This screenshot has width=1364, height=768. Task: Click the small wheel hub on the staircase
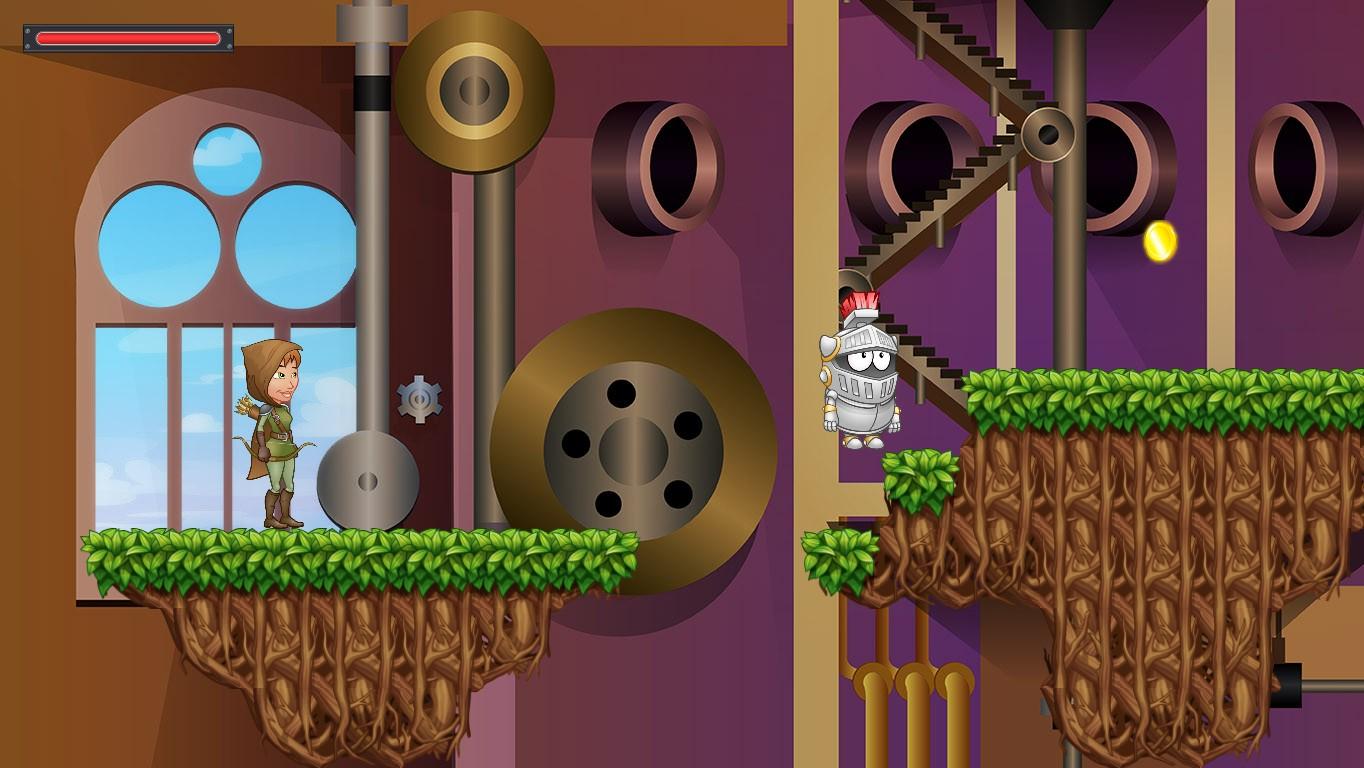pos(1048,134)
